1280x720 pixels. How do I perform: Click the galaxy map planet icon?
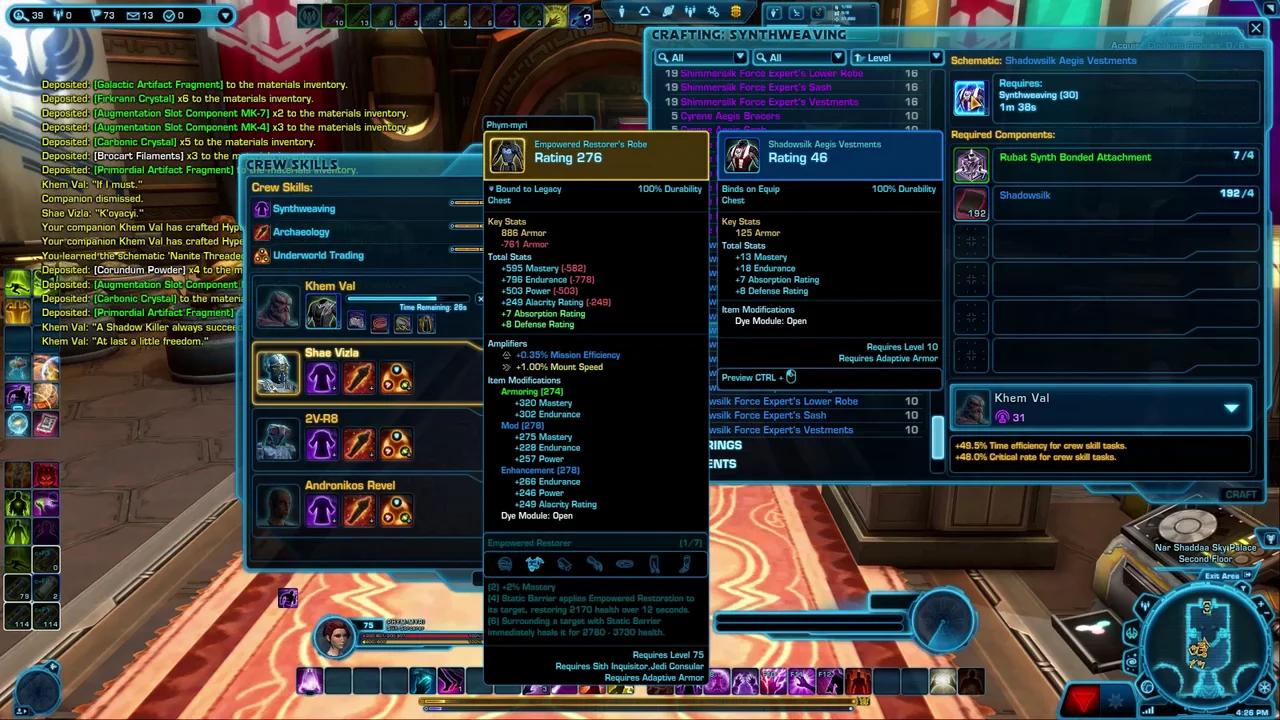[x=667, y=11]
